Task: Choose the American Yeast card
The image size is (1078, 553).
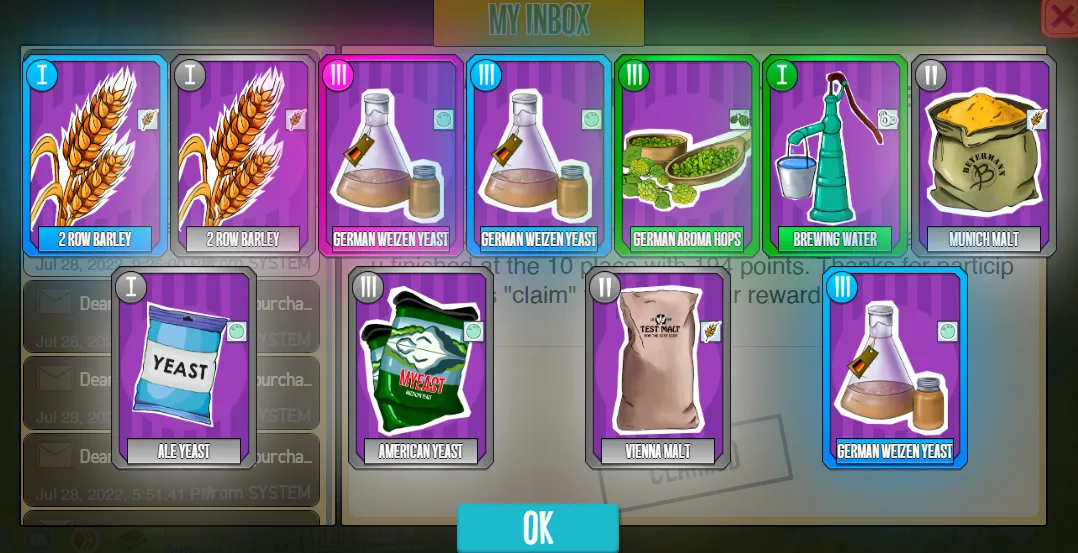Action: pos(421,367)
